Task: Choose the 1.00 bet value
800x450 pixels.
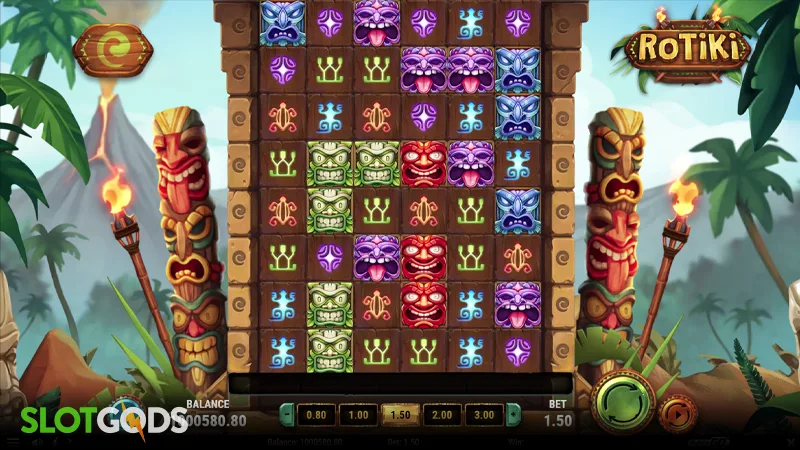Action: 357,414
